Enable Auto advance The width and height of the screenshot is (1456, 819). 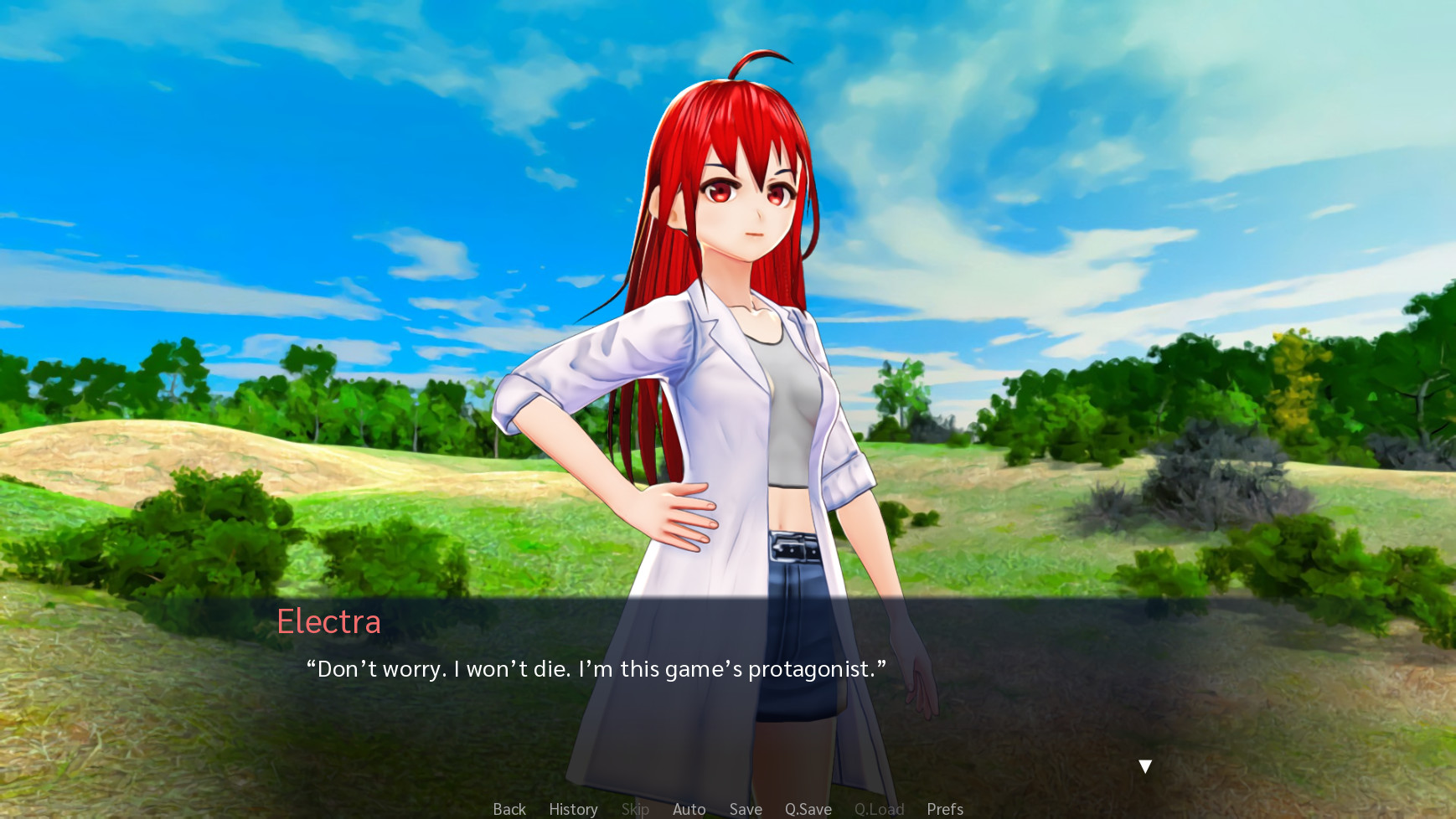[x=689, y=809]
